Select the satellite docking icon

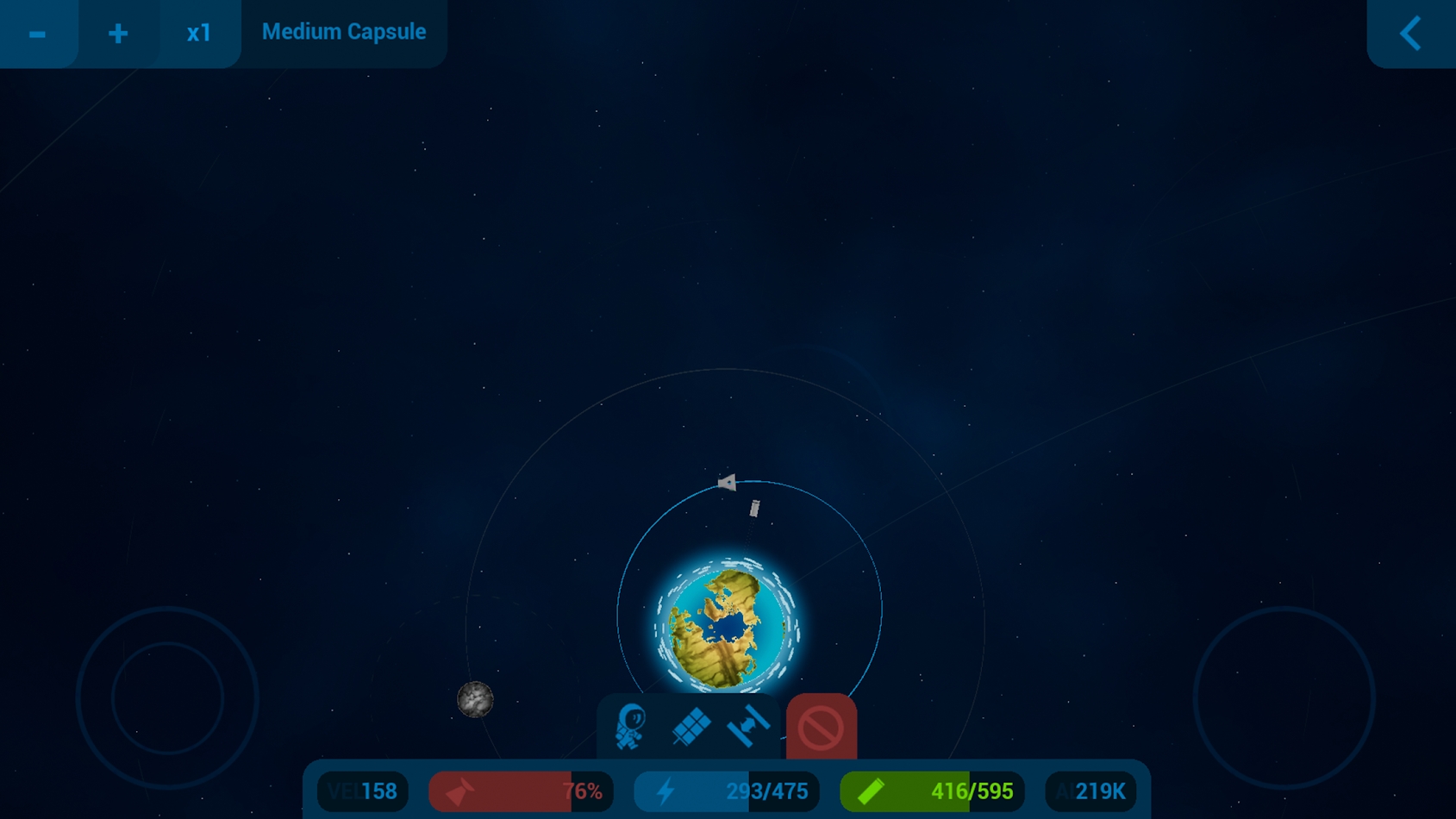(x=748, y=726)
